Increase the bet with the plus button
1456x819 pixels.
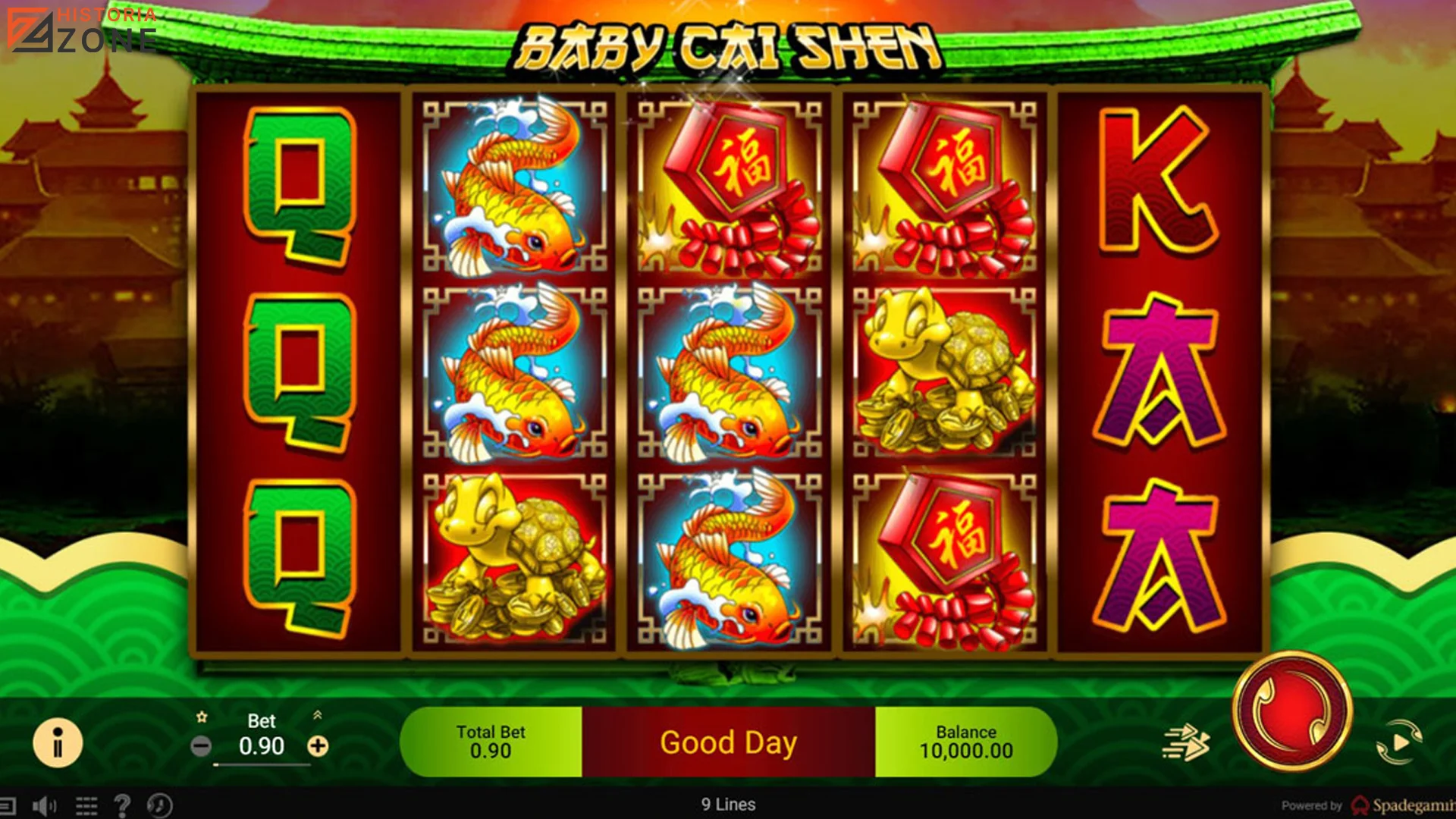pos(318,745)
